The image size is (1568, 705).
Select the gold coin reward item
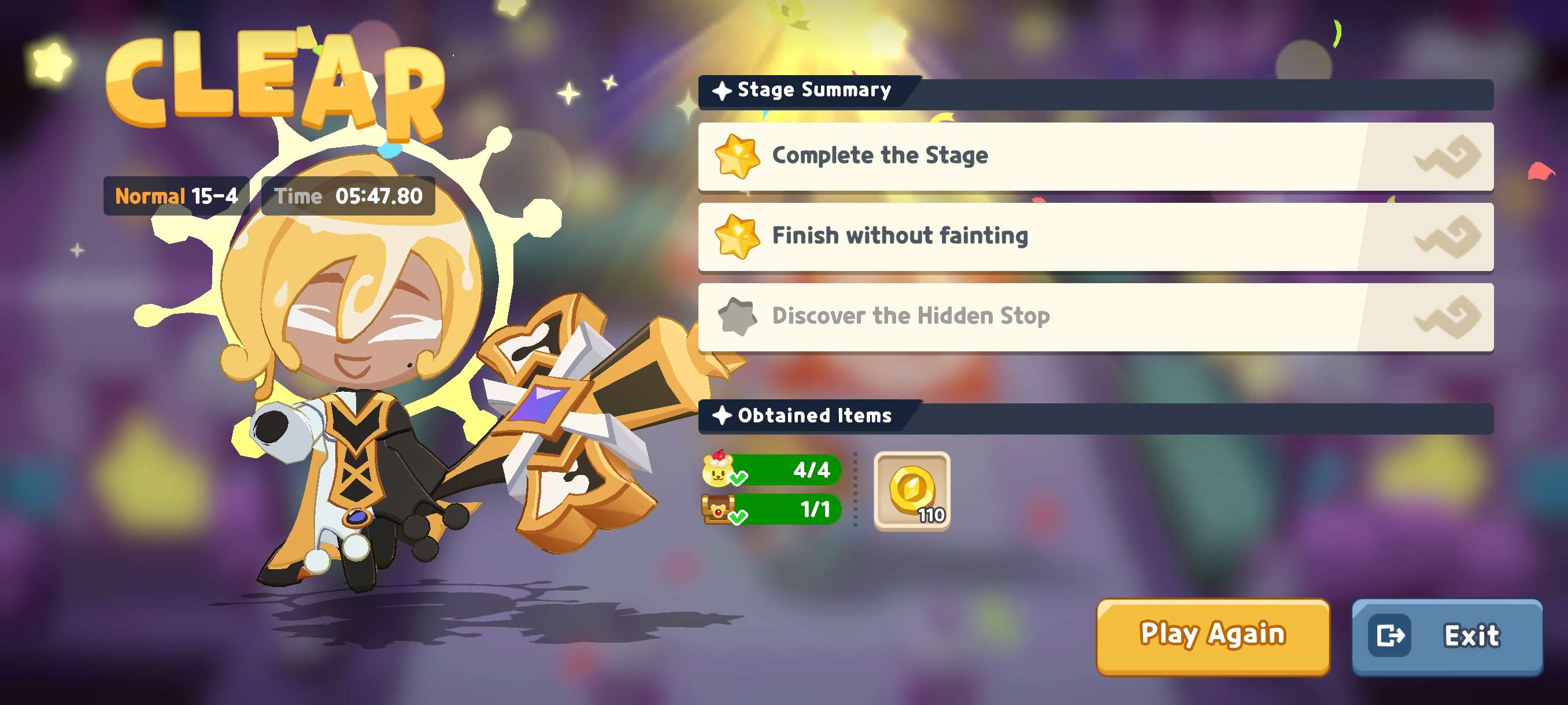[911, 490]
